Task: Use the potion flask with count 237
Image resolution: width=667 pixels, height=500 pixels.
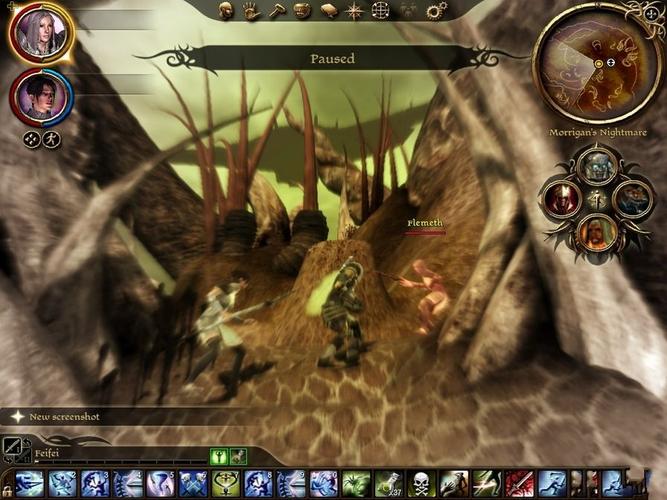Action: [x=388, y=484]
